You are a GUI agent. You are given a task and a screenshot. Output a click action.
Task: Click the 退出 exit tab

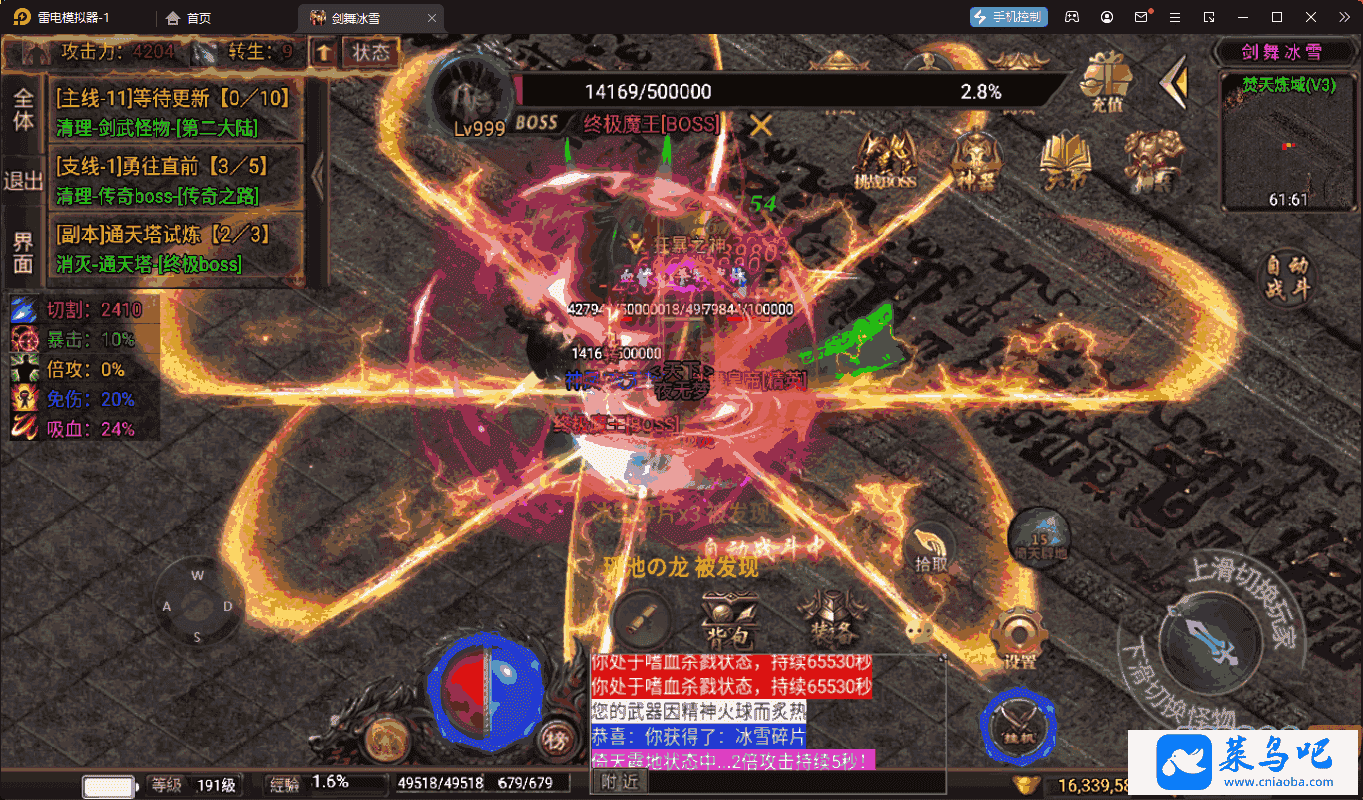(23, 181)
